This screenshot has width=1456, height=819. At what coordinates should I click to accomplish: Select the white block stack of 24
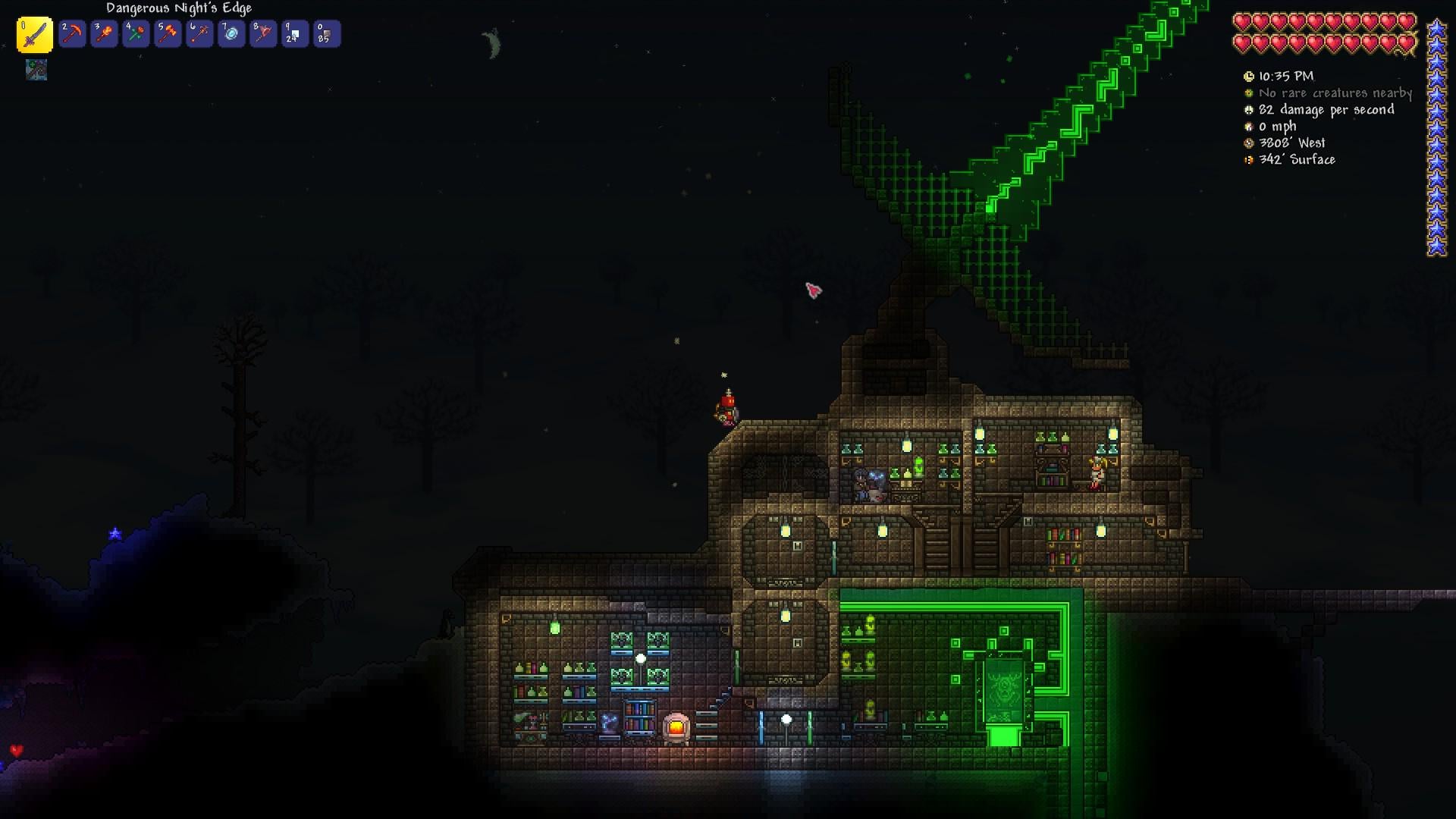point(295,34)
